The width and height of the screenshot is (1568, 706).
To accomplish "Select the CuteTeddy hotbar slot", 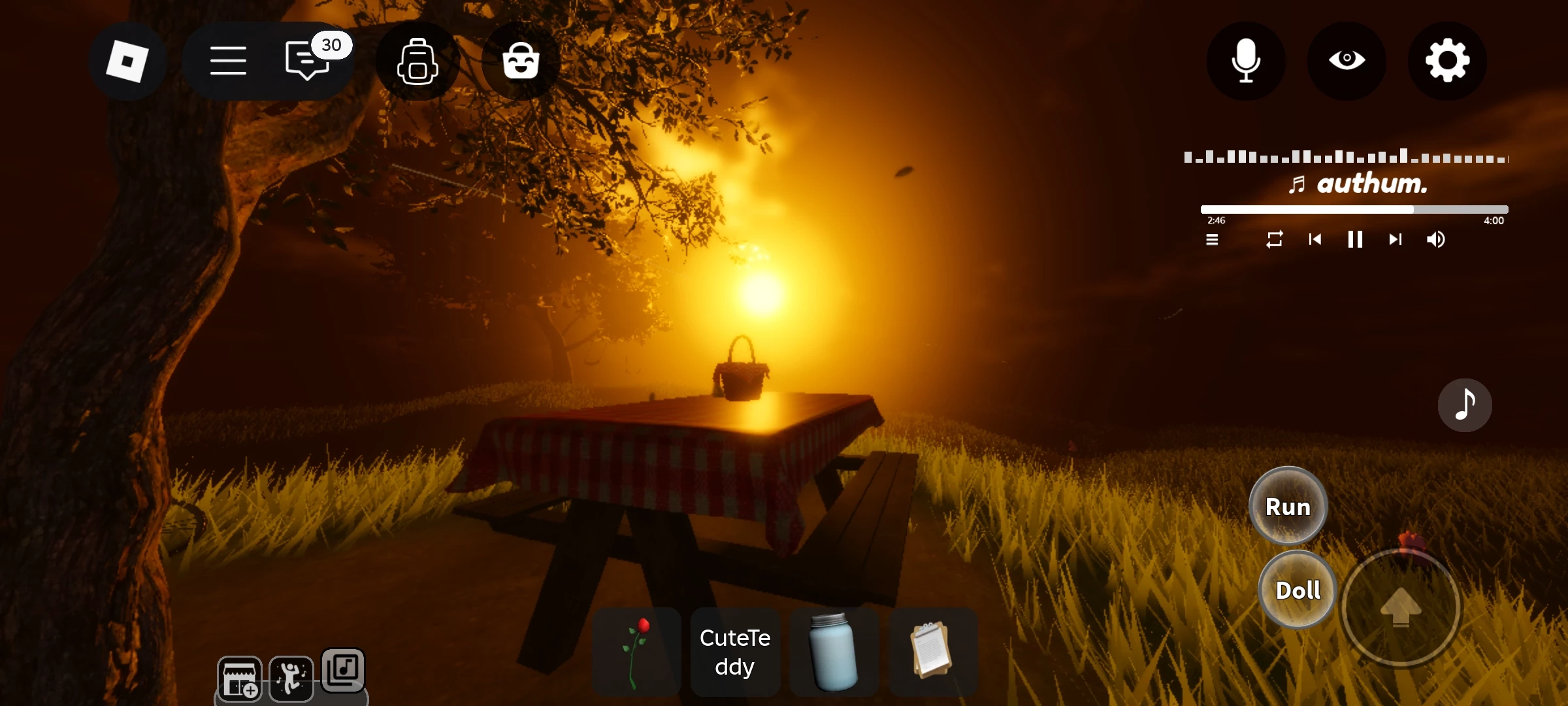I will pos(735,652).
